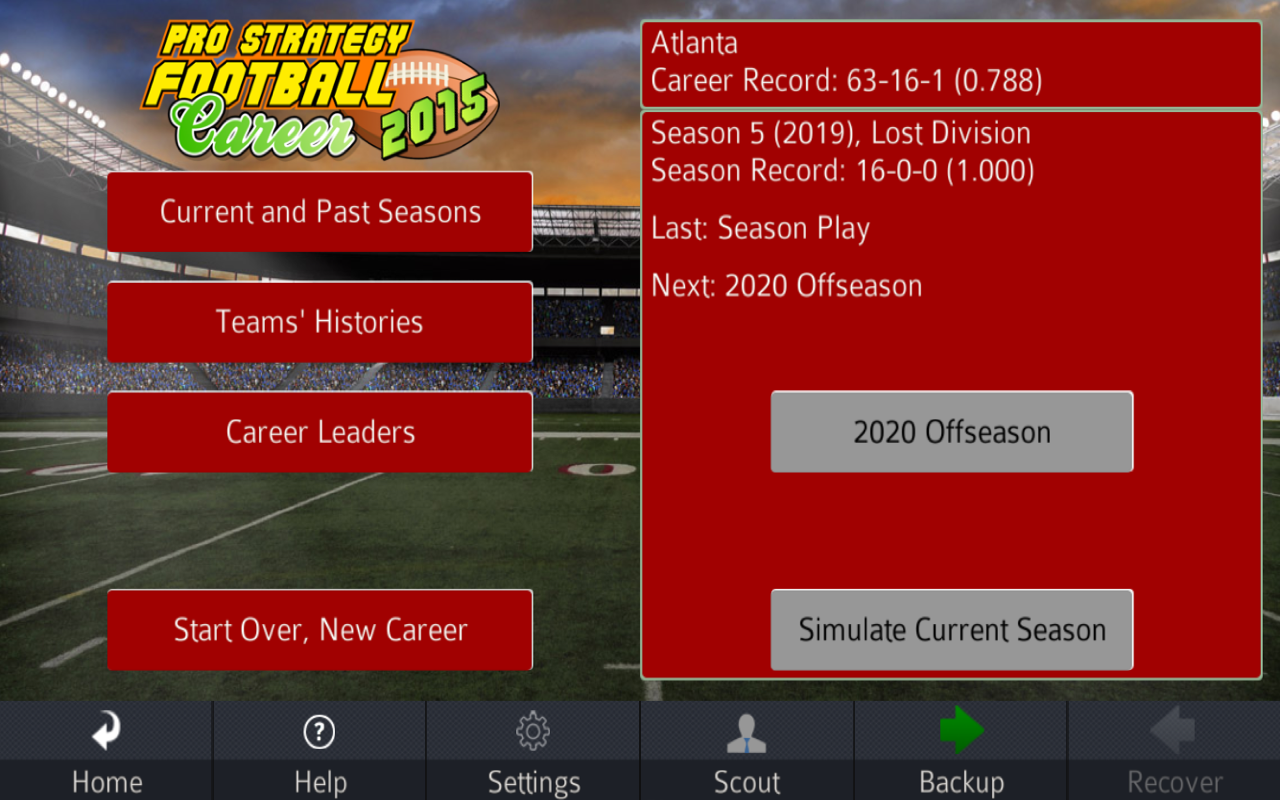View Teams' Histories
Viewport: 1280px width, 800px height.
(x=319, y=322)
